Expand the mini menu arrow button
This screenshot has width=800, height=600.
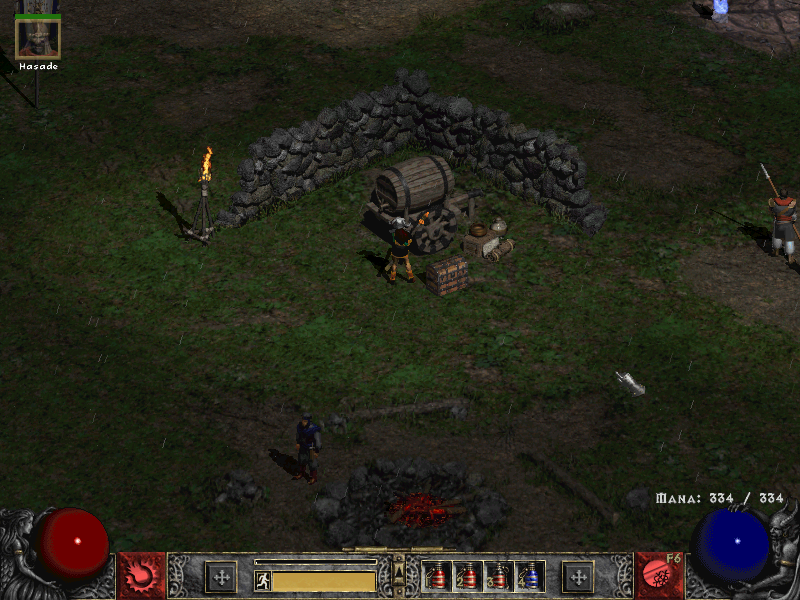click(398, 571)
